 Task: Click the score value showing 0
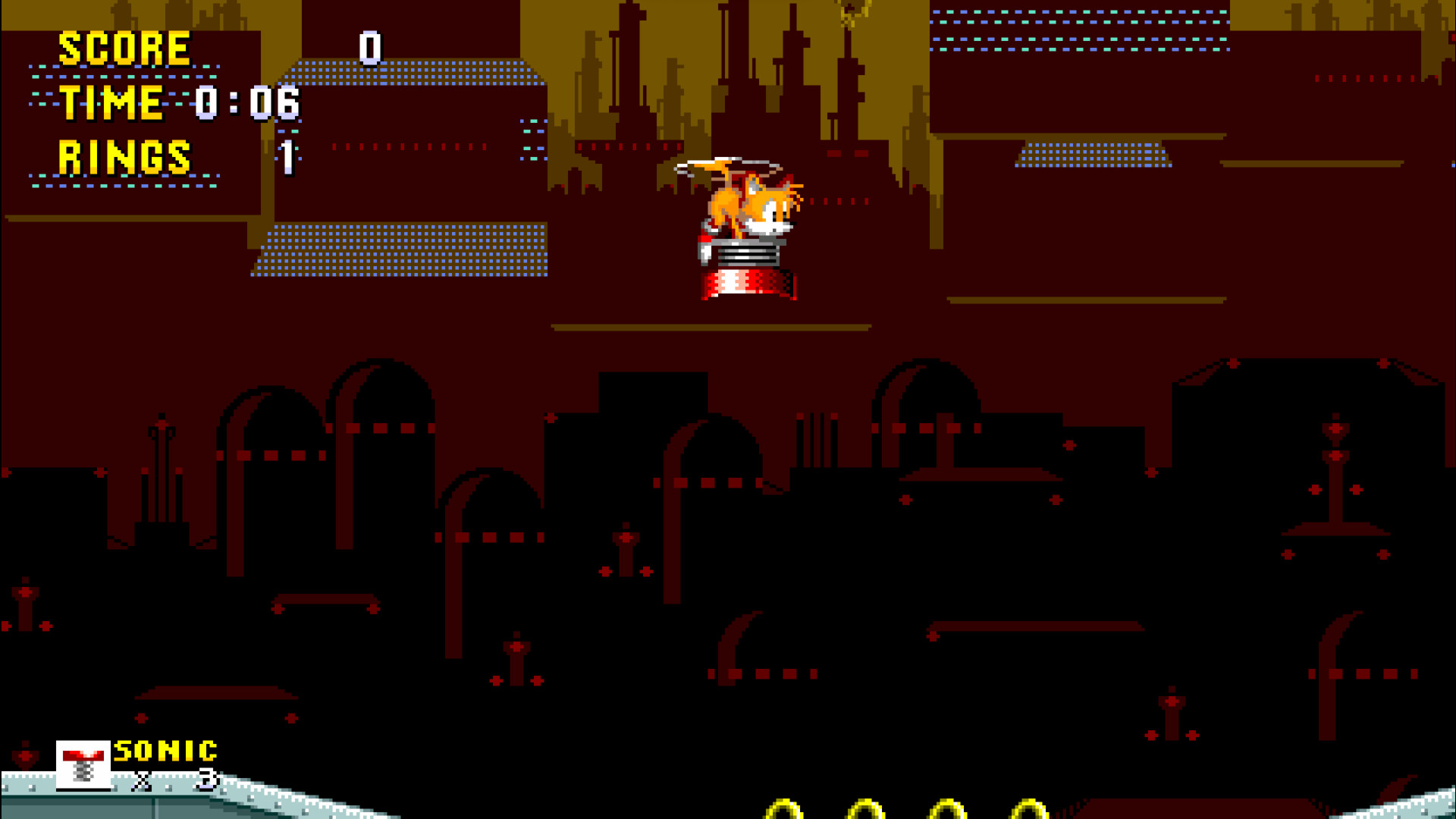click(x=369, y=49)
